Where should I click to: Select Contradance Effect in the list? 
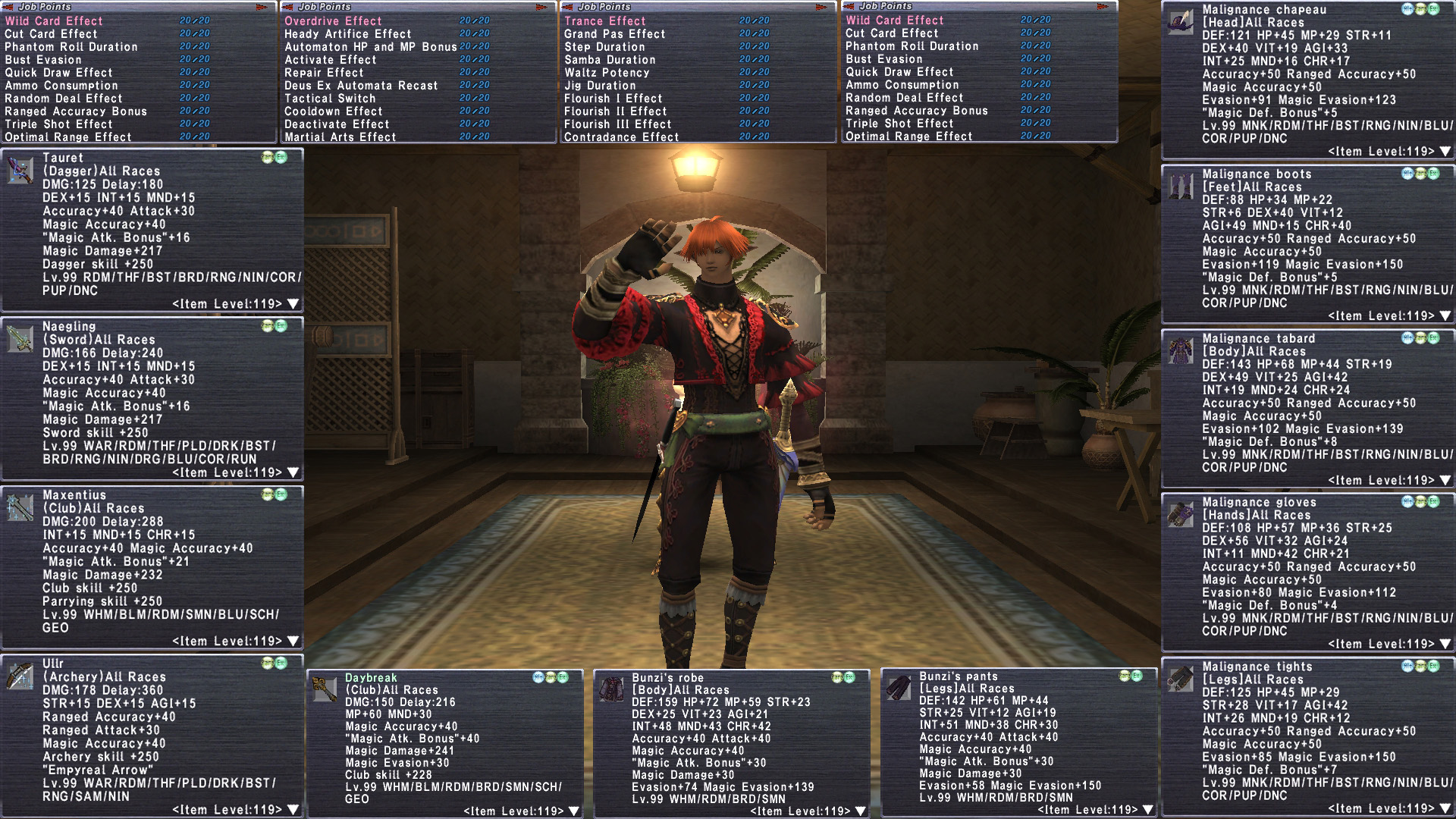coord(621,137)
